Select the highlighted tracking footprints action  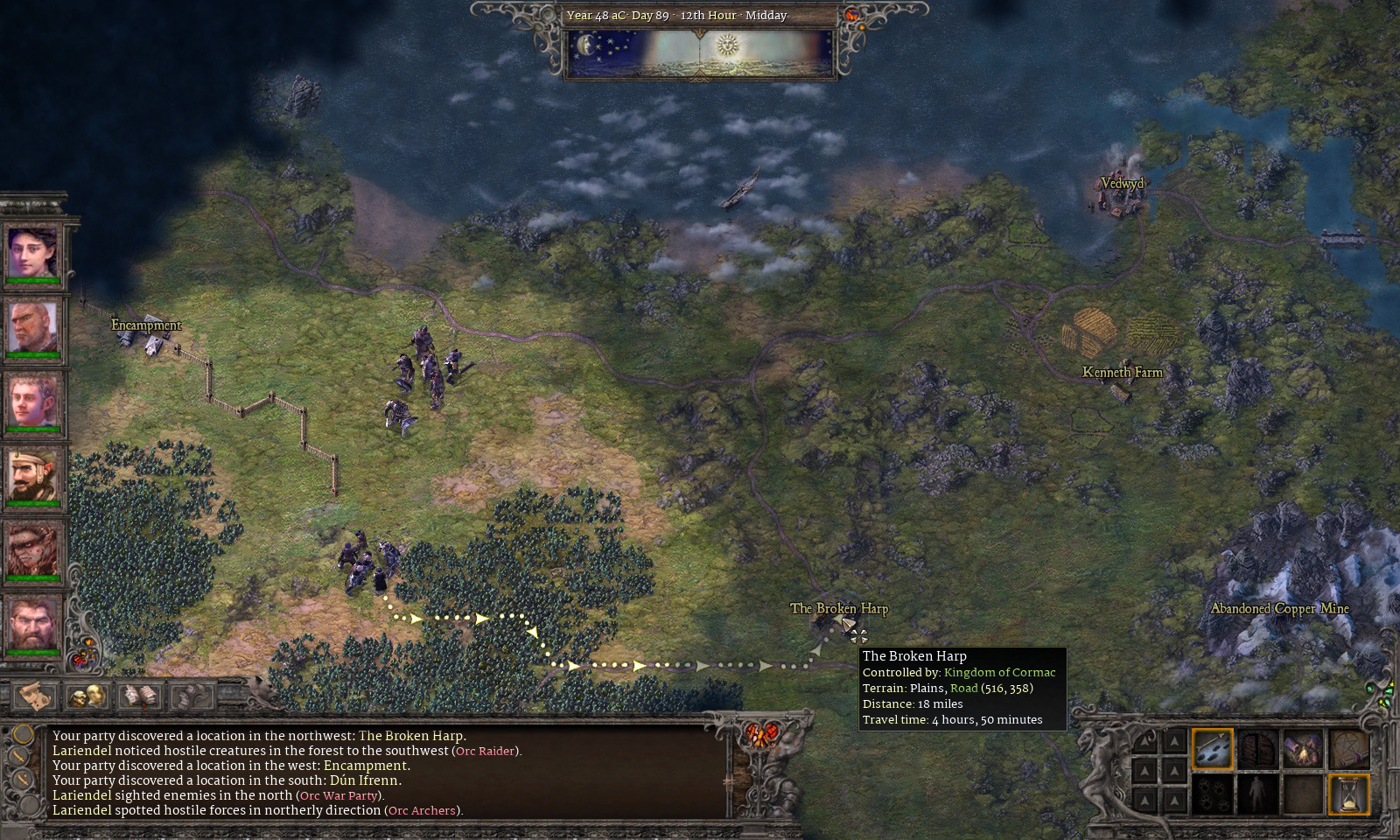coord(1213,749)
